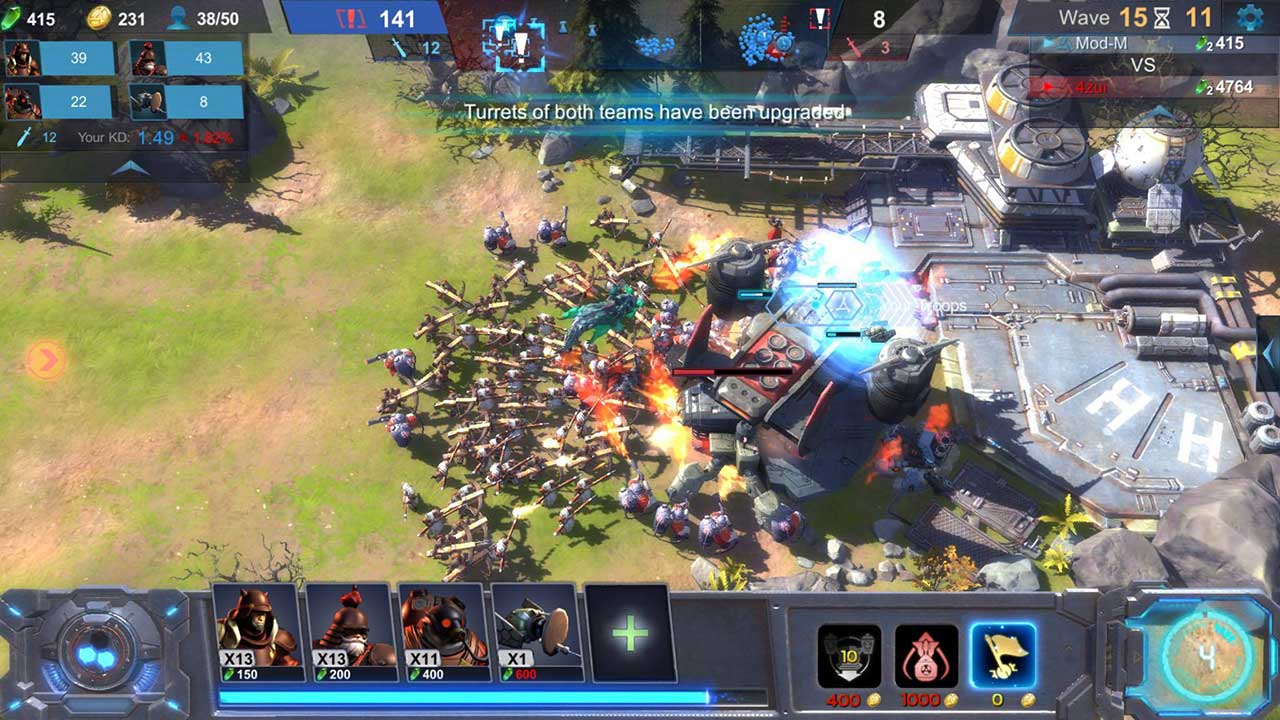Pick the shield mech unit costing 600
Screen dimensions: 1280x720
pos(537,630)
